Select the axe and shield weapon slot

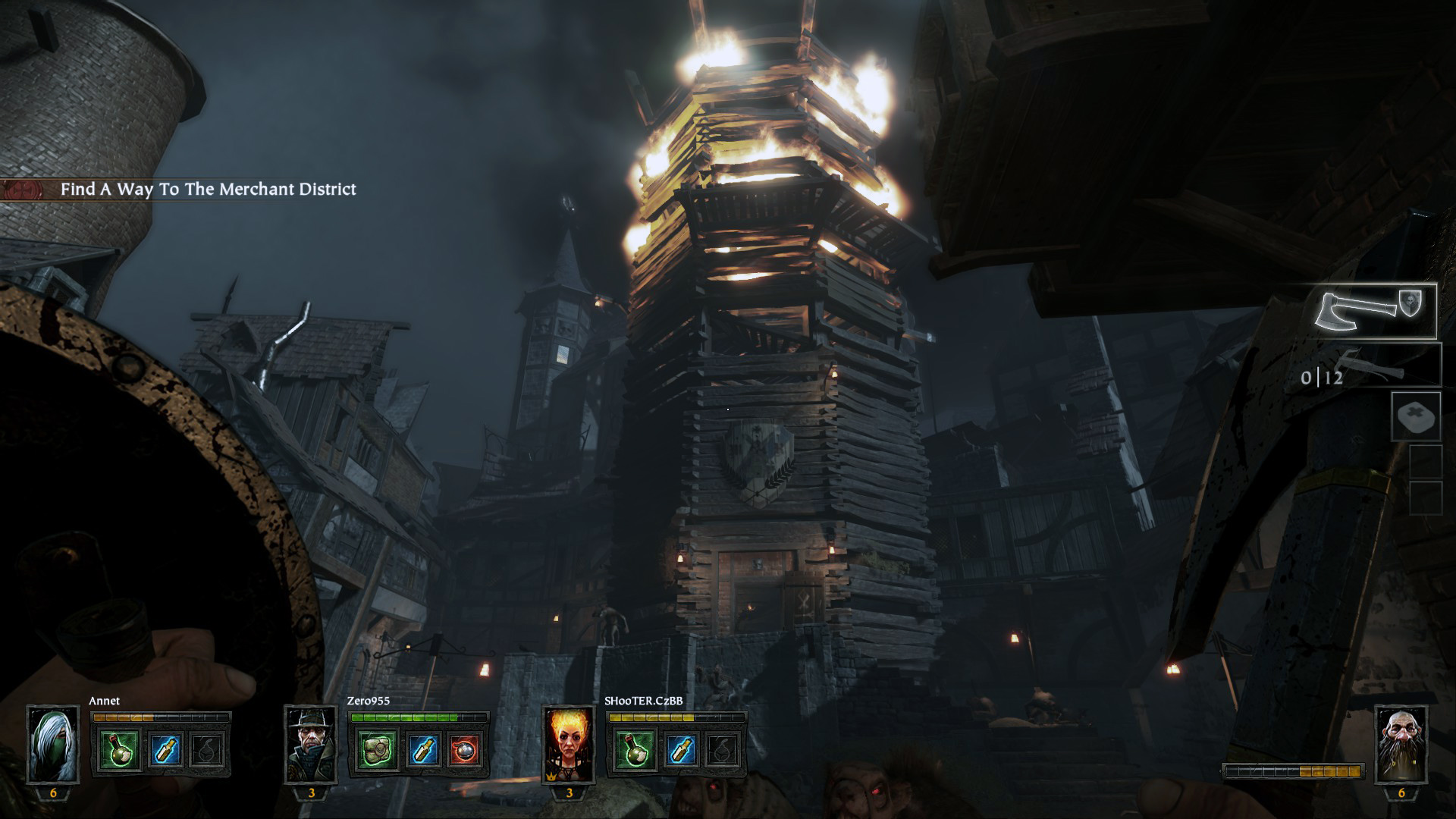pyautogui.click(x=1376, y=311)
